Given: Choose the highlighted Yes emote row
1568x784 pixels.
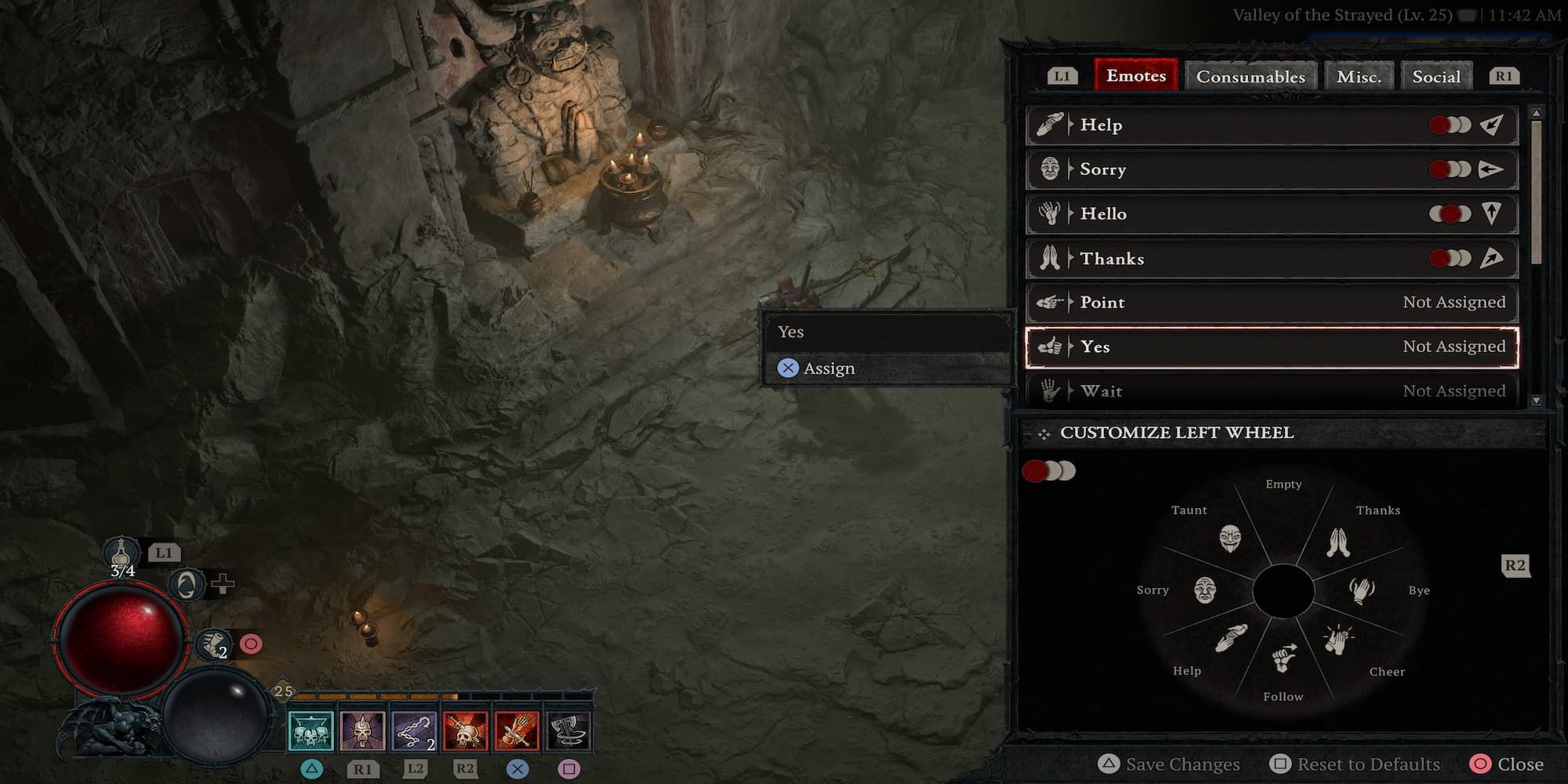Looking at the screenshot, I should (x=1272, y=347).
